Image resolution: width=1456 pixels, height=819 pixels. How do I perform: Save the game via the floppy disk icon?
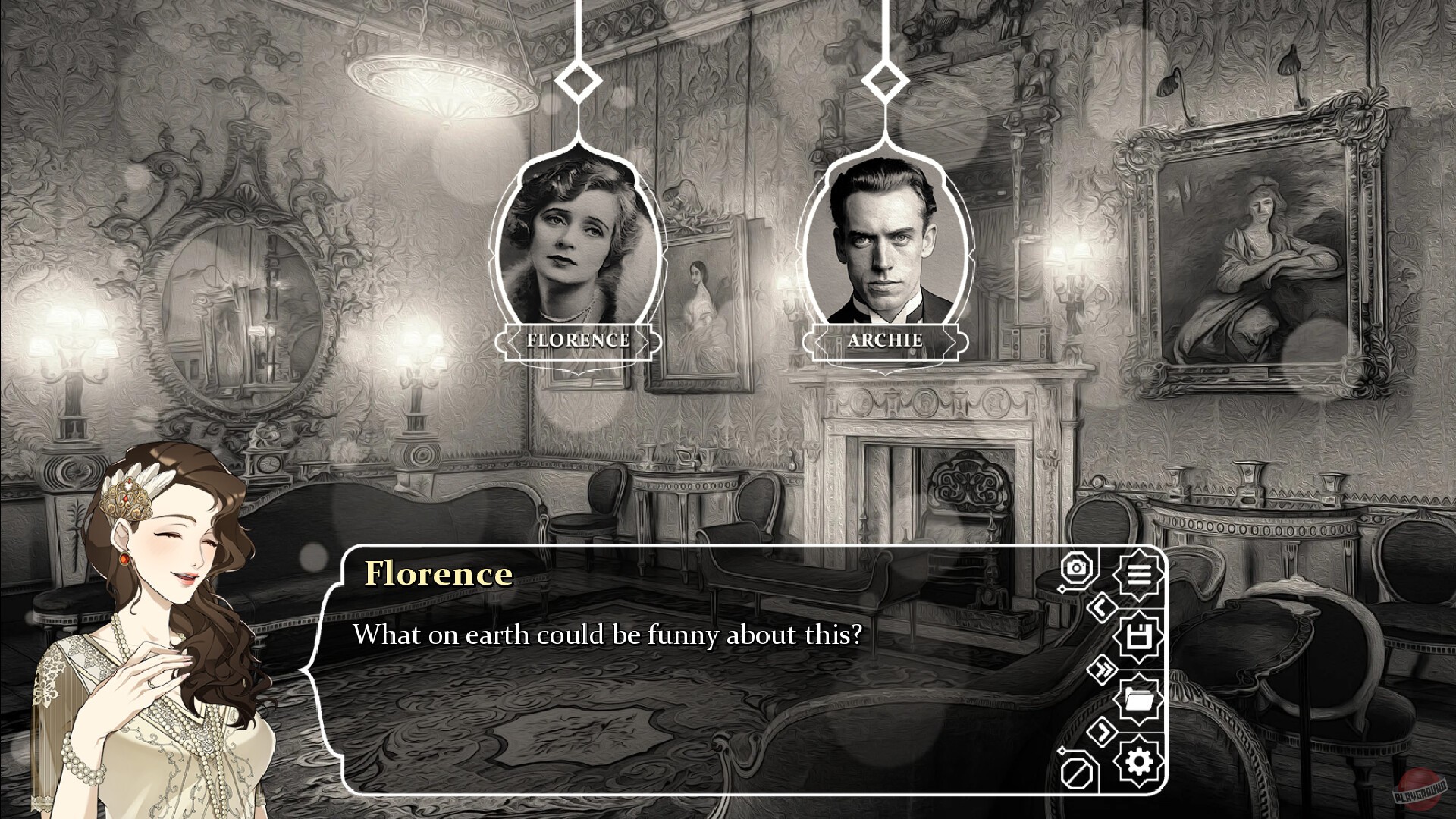click(x=1139, y=634)
